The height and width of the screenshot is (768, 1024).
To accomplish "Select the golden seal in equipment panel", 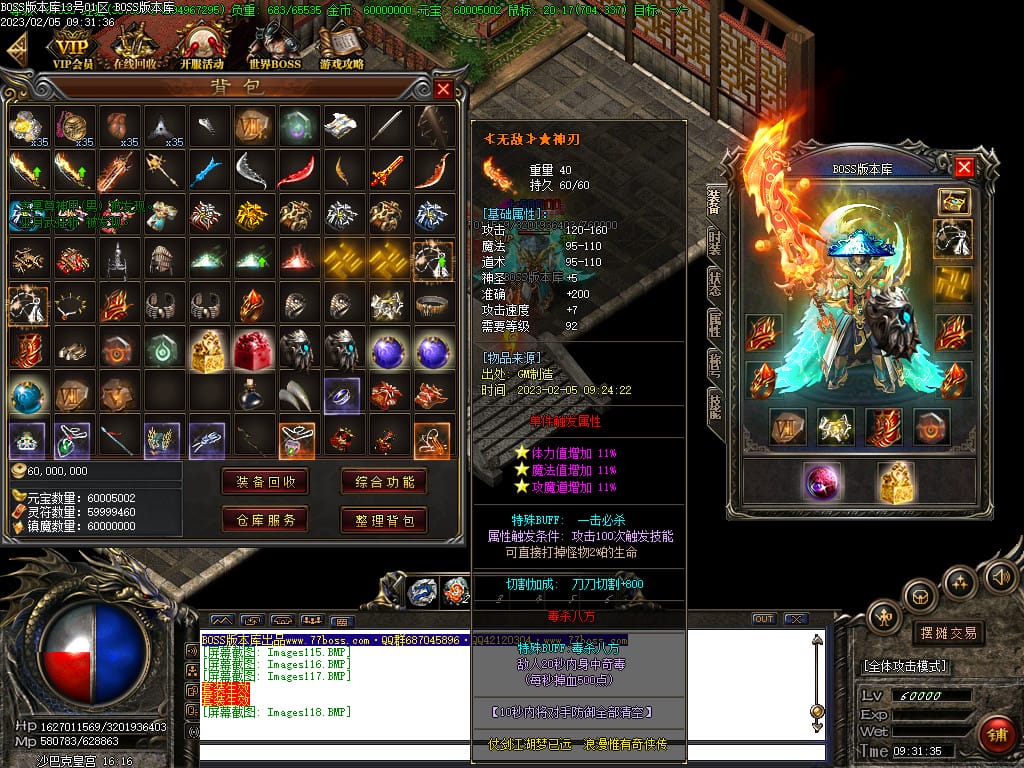I will click(896, 481).
